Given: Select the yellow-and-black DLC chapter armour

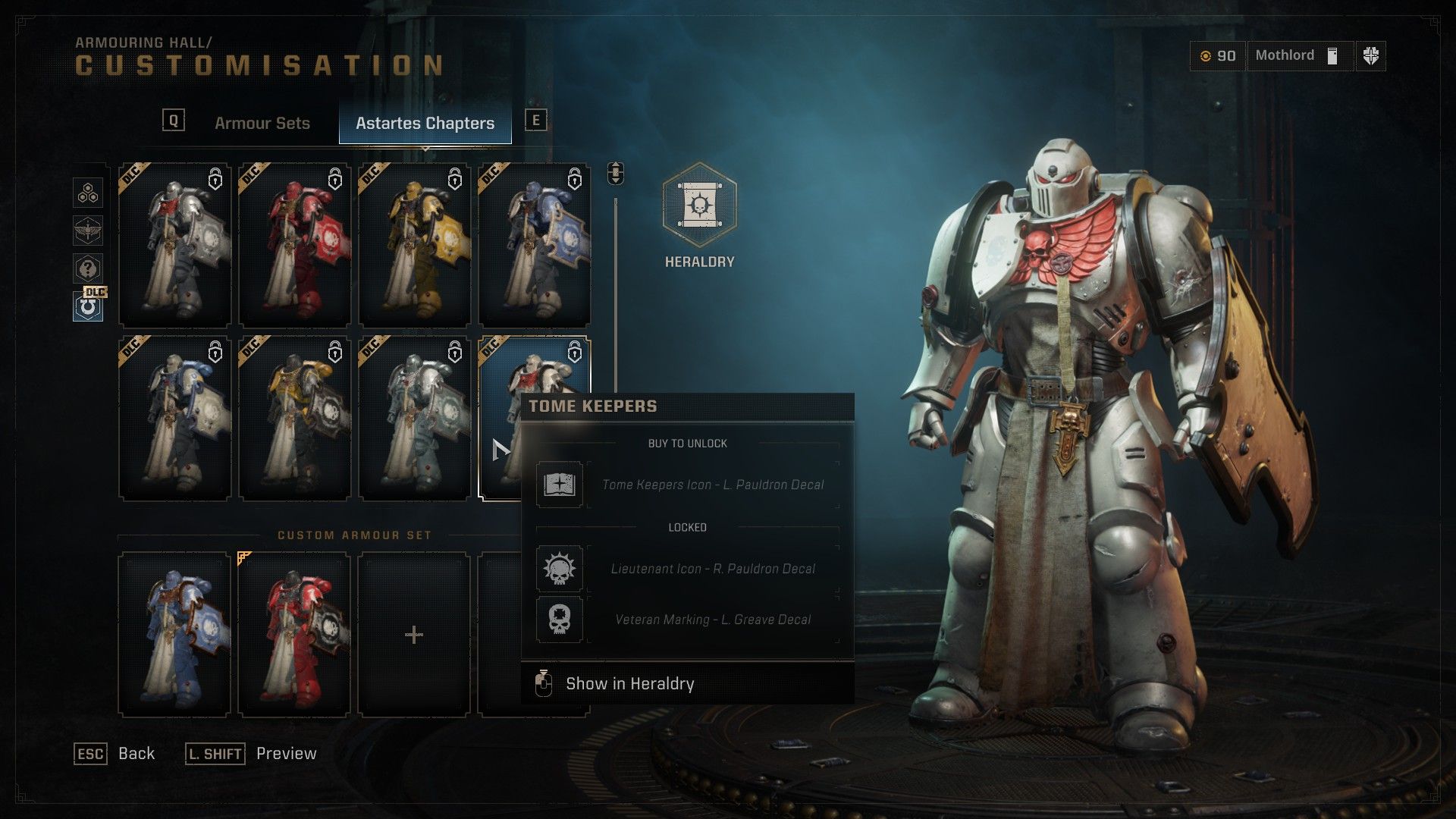Looking at the screenshot, I should point(295,419).
